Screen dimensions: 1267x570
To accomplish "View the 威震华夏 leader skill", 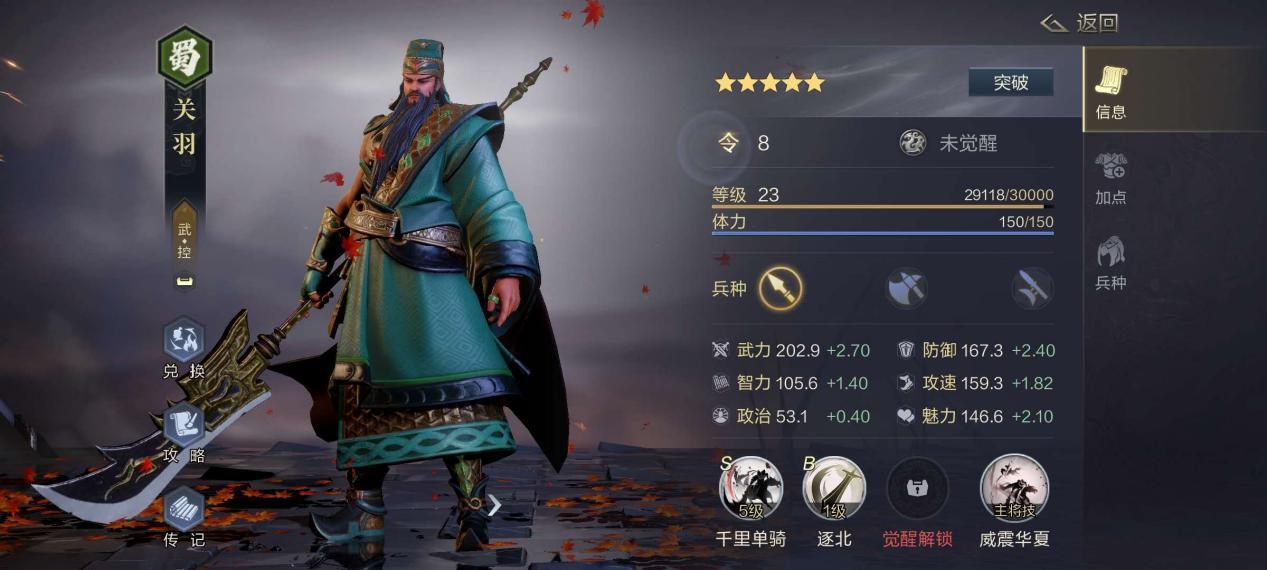I will 1014,489.
